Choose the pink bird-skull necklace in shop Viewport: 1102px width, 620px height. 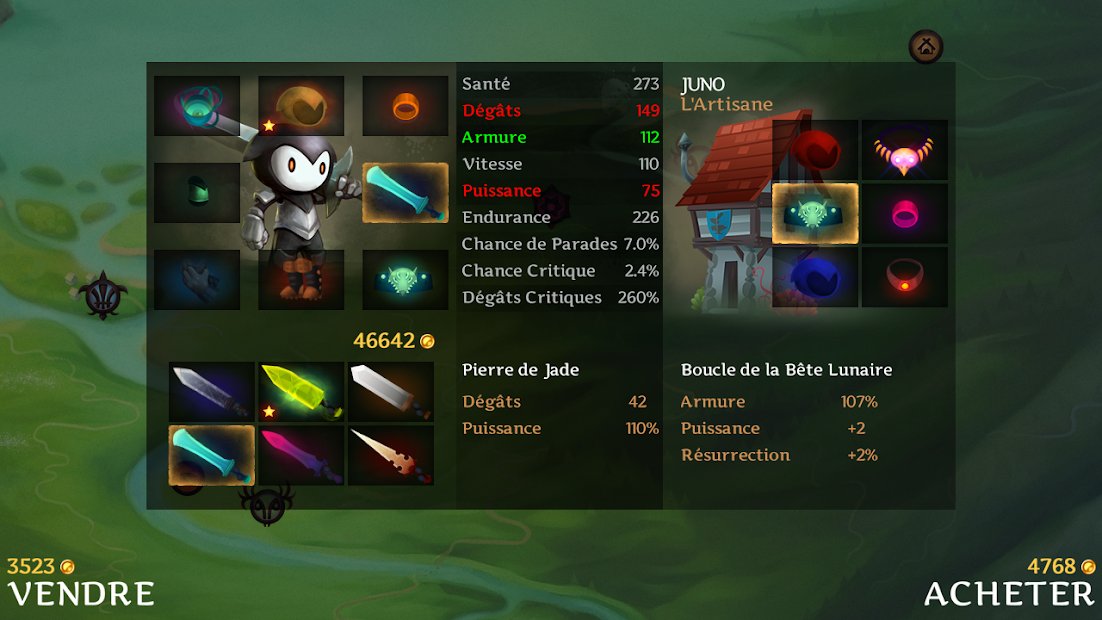tap(905, 150)
